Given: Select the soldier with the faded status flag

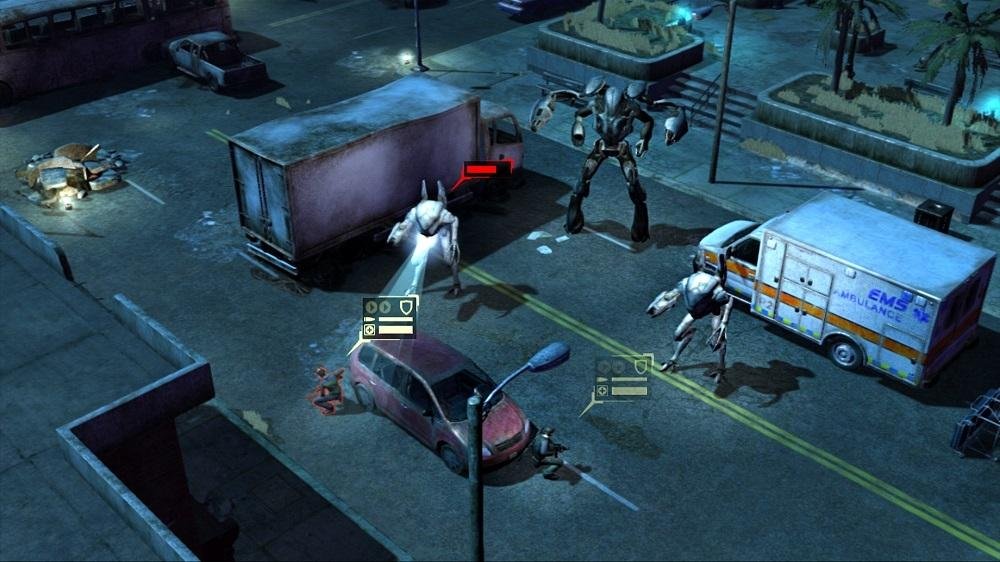Looking at the screenshot, I should tap(548, 452).
